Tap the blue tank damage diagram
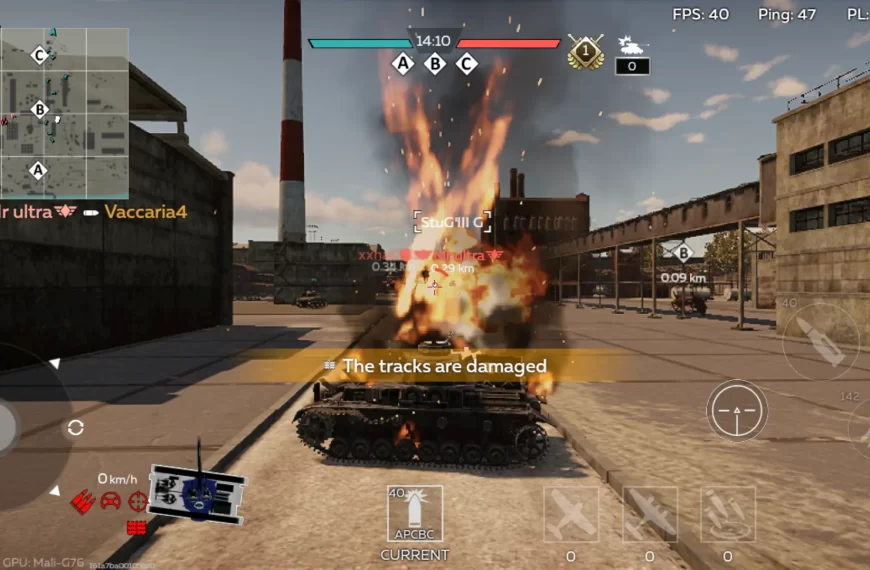This screenshot has width=870, height=570. (x=197, y=492)
